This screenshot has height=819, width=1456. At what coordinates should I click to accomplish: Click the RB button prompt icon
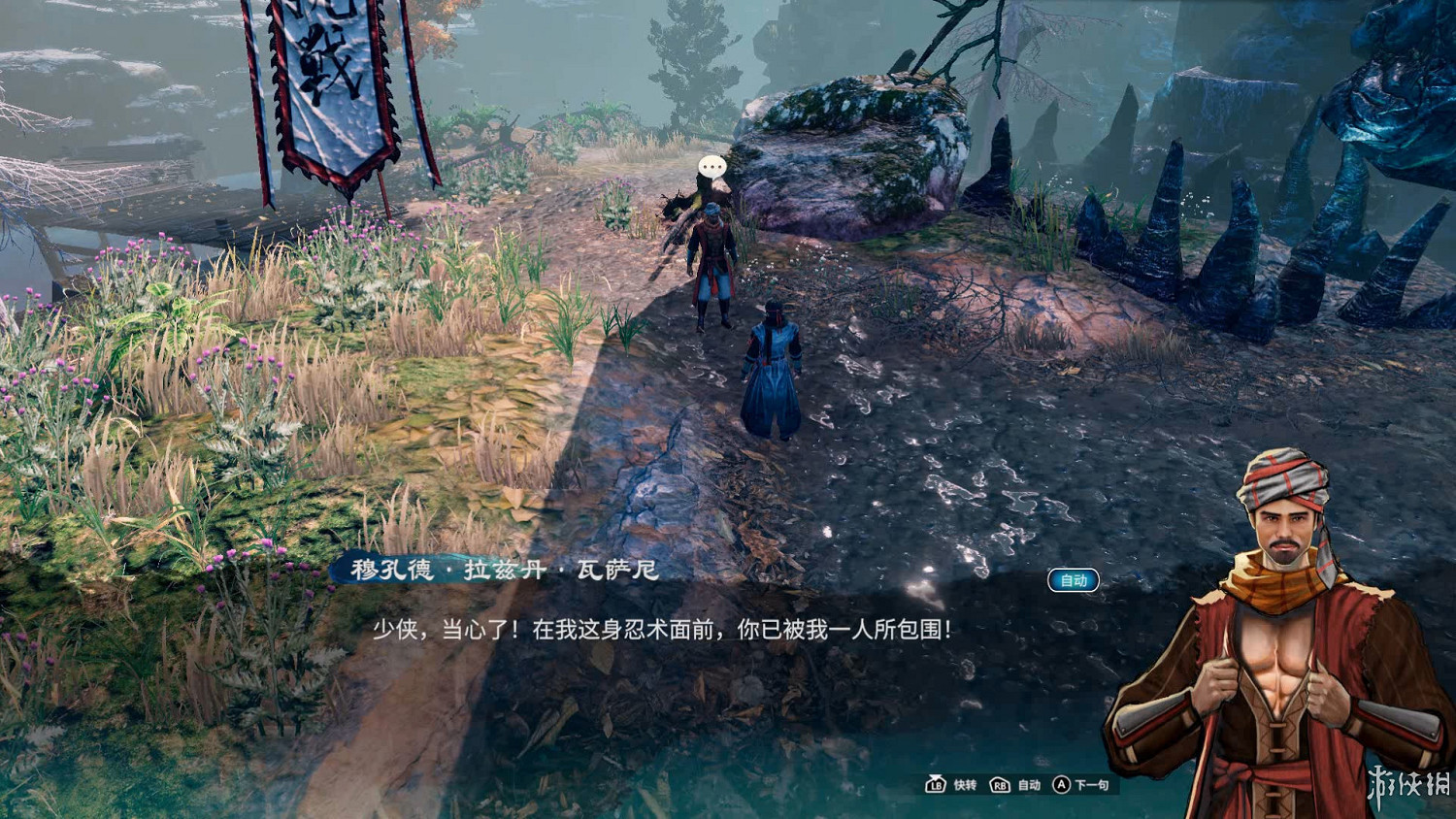pos(1000,784)
